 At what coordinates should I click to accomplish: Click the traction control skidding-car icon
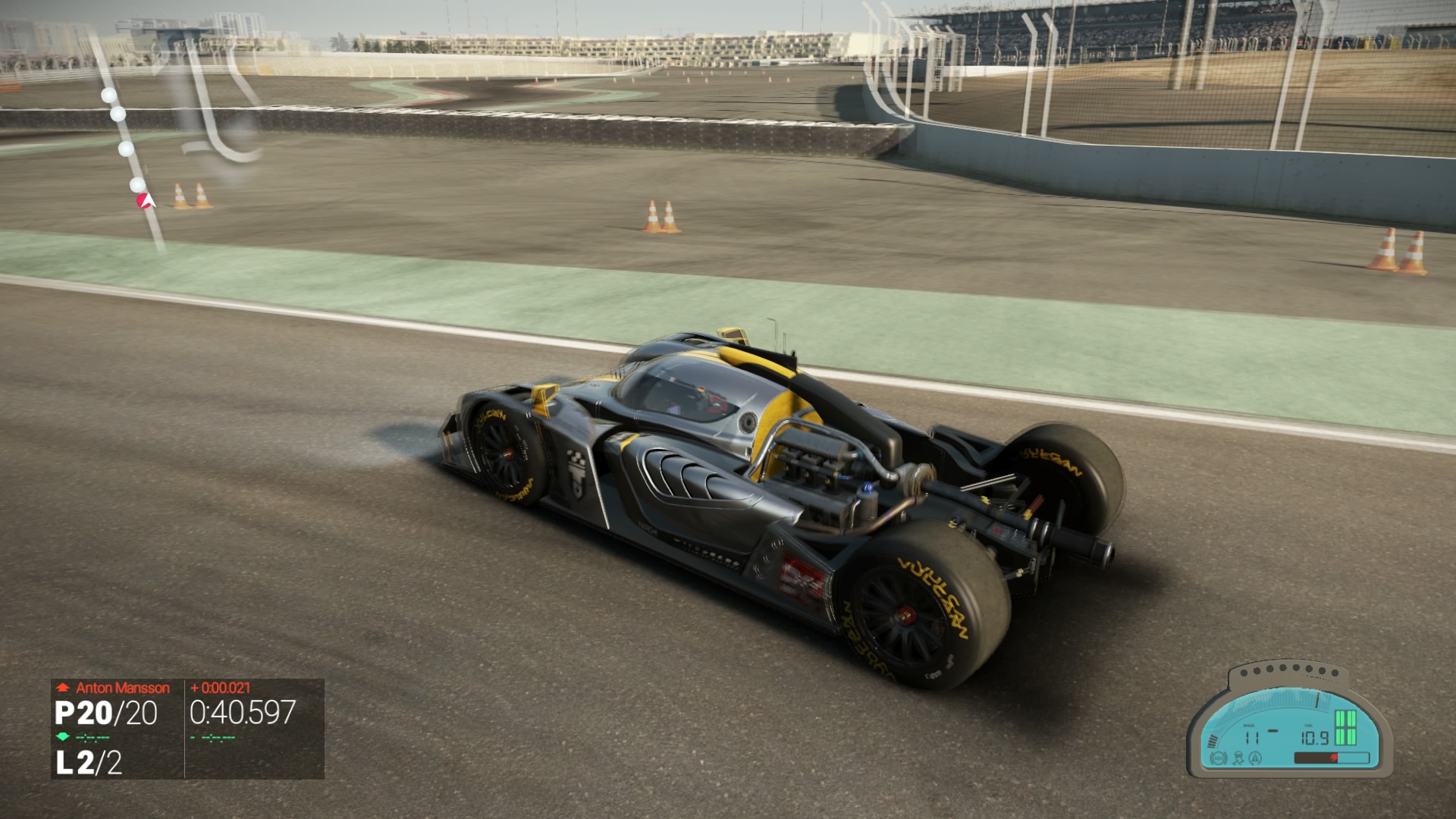(1238, 758)
